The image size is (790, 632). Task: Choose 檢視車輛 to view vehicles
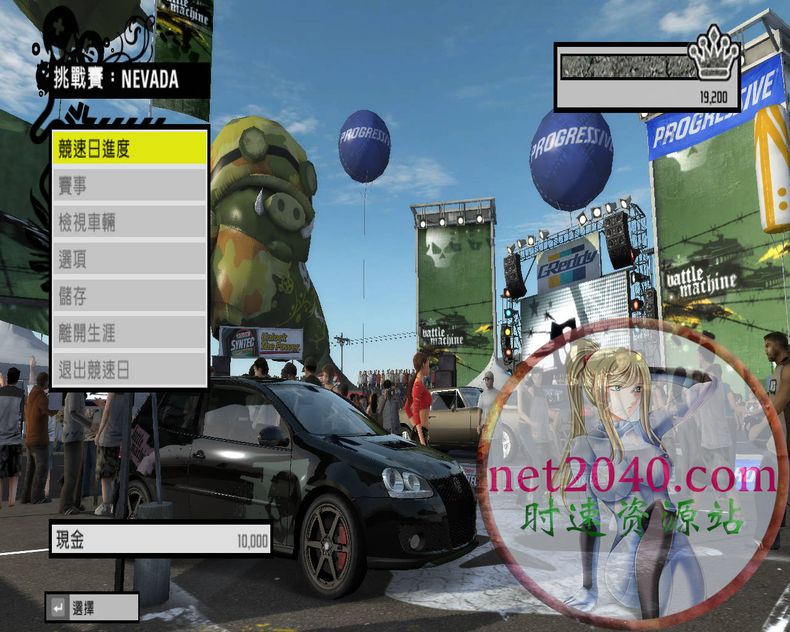point(129,223)
